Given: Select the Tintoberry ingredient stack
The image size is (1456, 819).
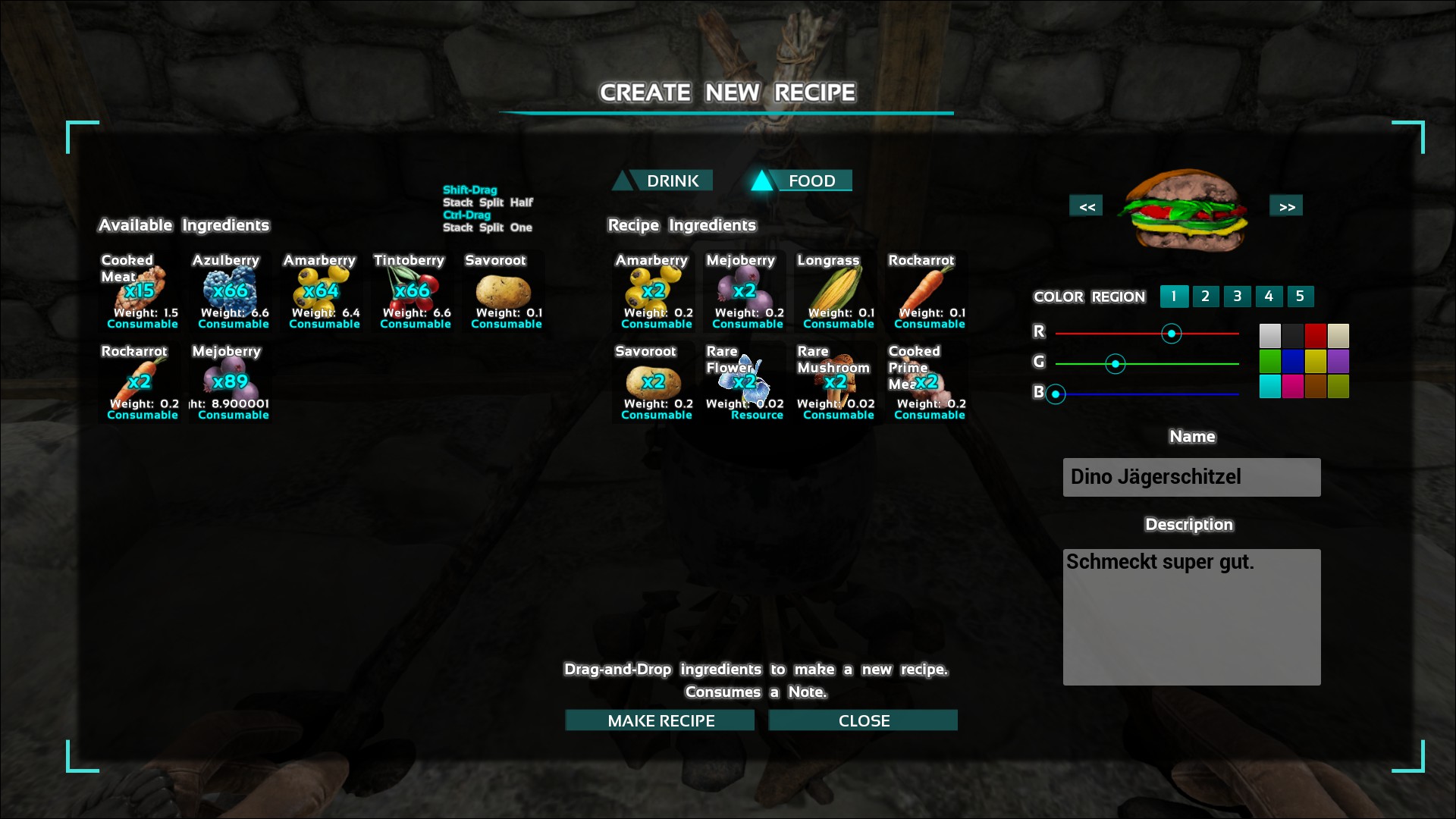Looking at the screenshot, I should 413,293.
